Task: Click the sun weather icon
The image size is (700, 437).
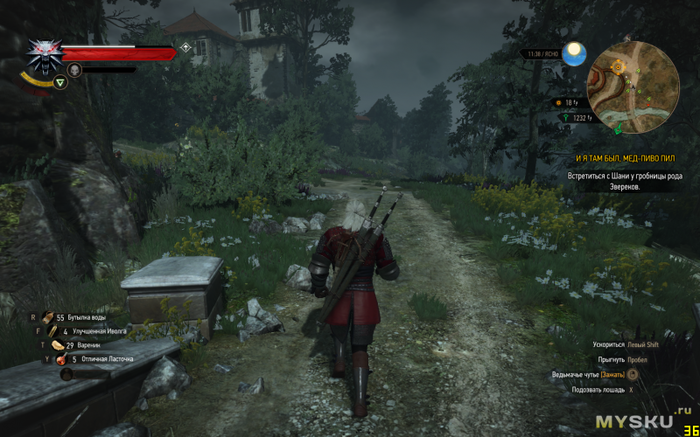Action: coord(574,55)
